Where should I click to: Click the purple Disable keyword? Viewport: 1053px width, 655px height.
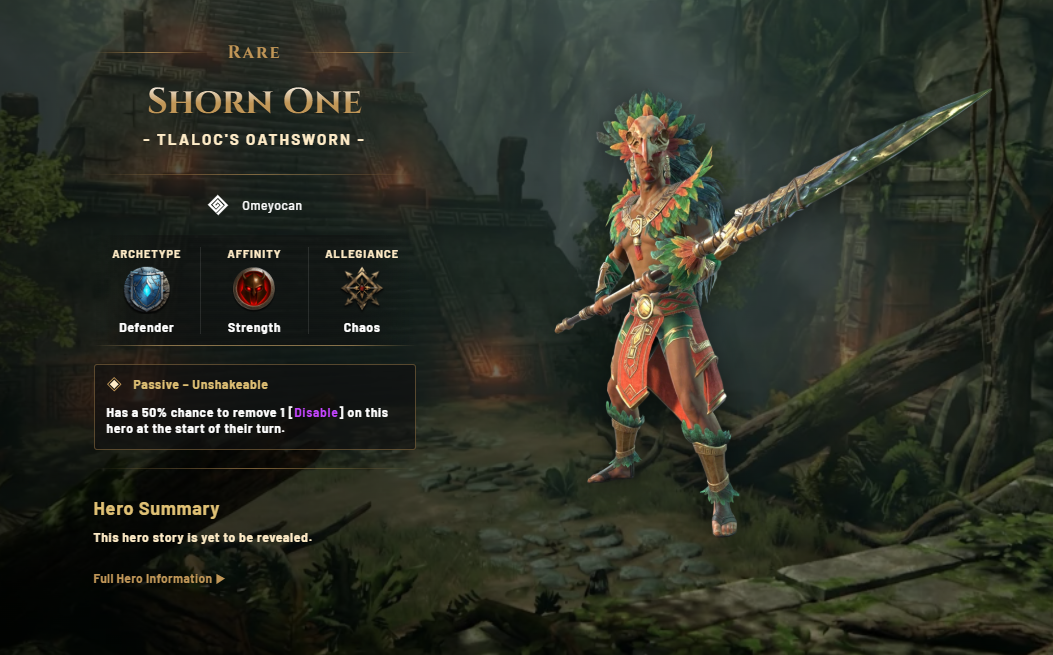(317, 413)
